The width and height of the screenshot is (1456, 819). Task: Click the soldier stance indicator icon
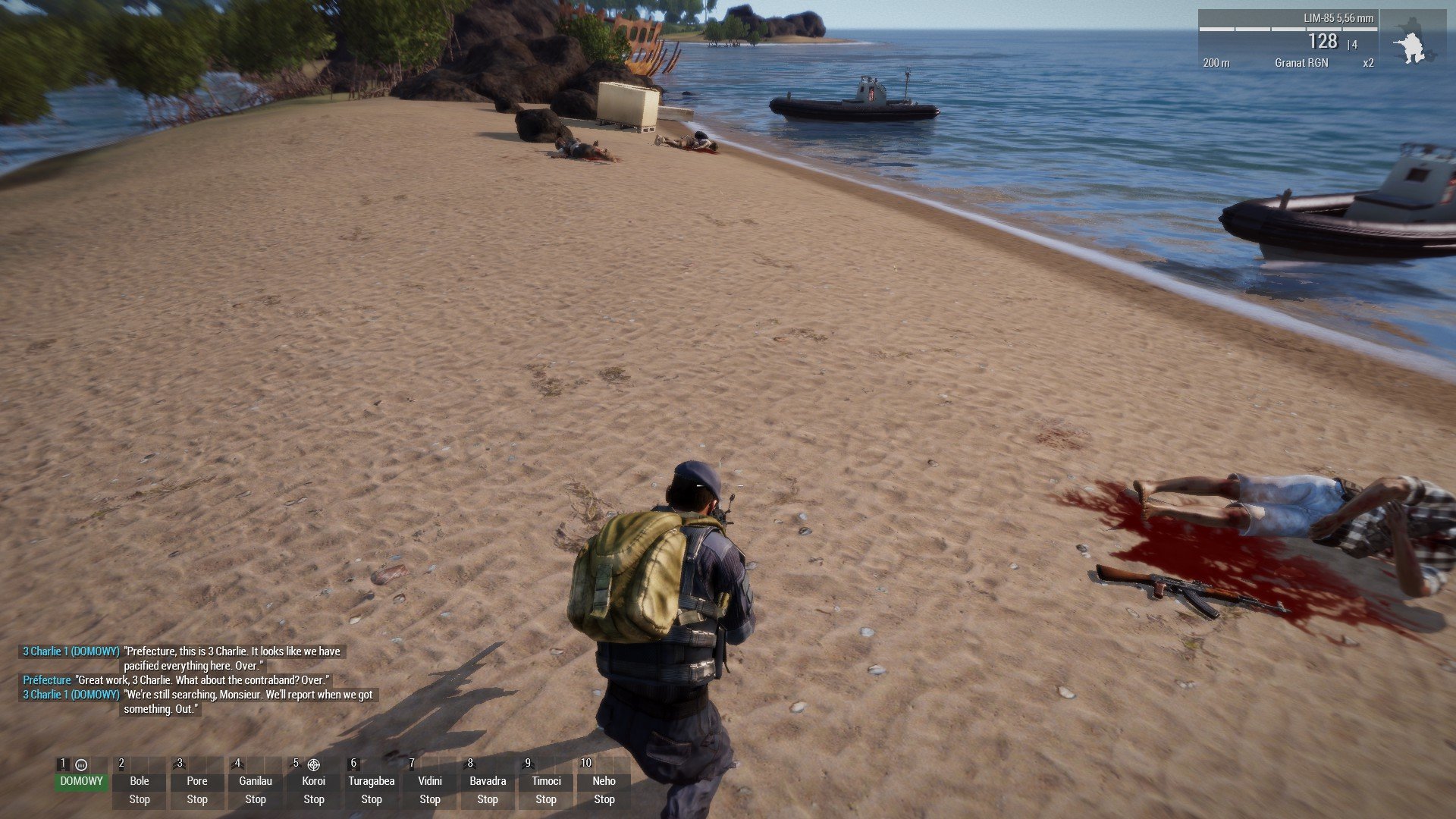click(1413, 42)
